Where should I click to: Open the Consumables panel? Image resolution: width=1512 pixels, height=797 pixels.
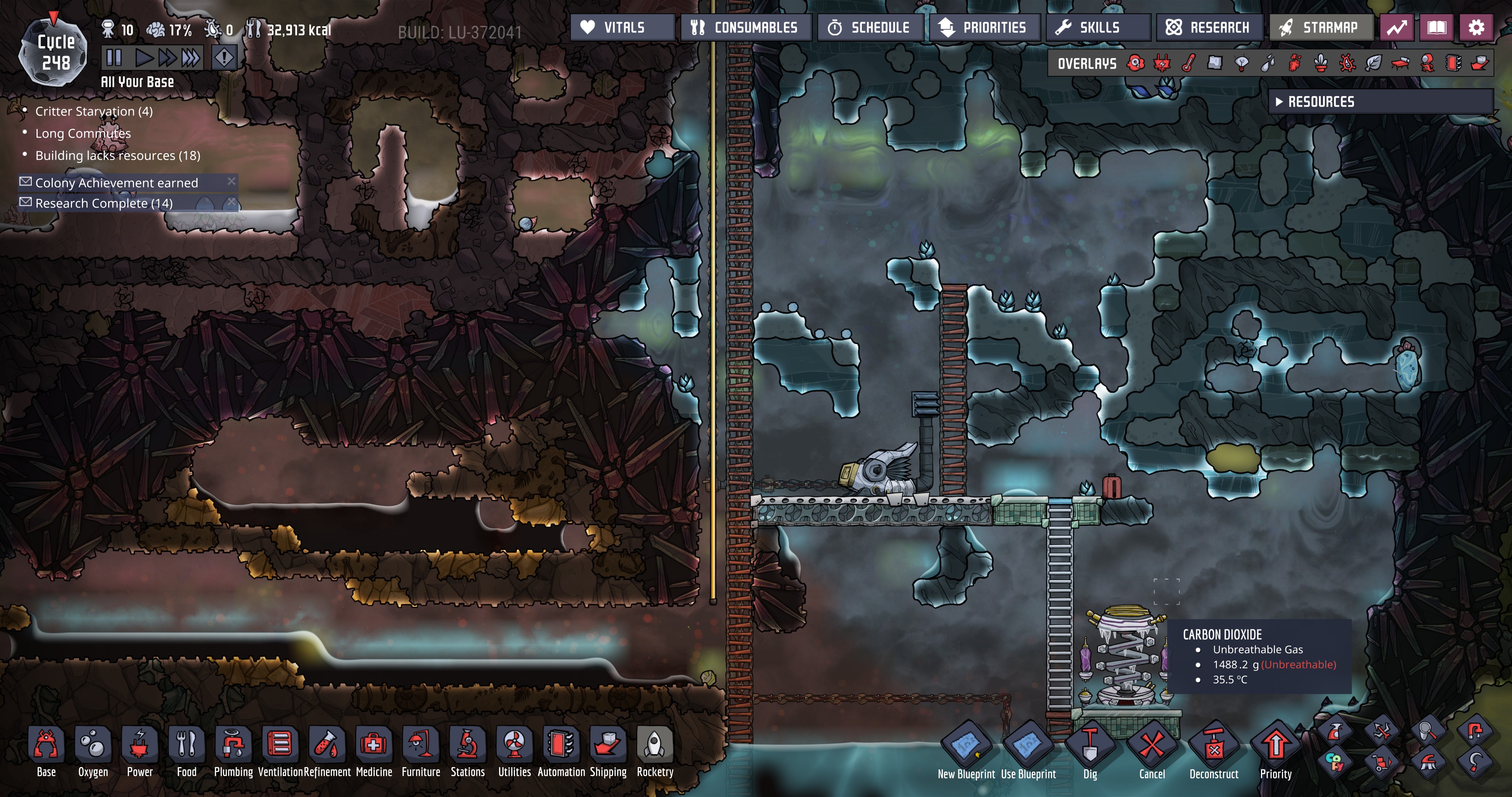pos(745,28)
